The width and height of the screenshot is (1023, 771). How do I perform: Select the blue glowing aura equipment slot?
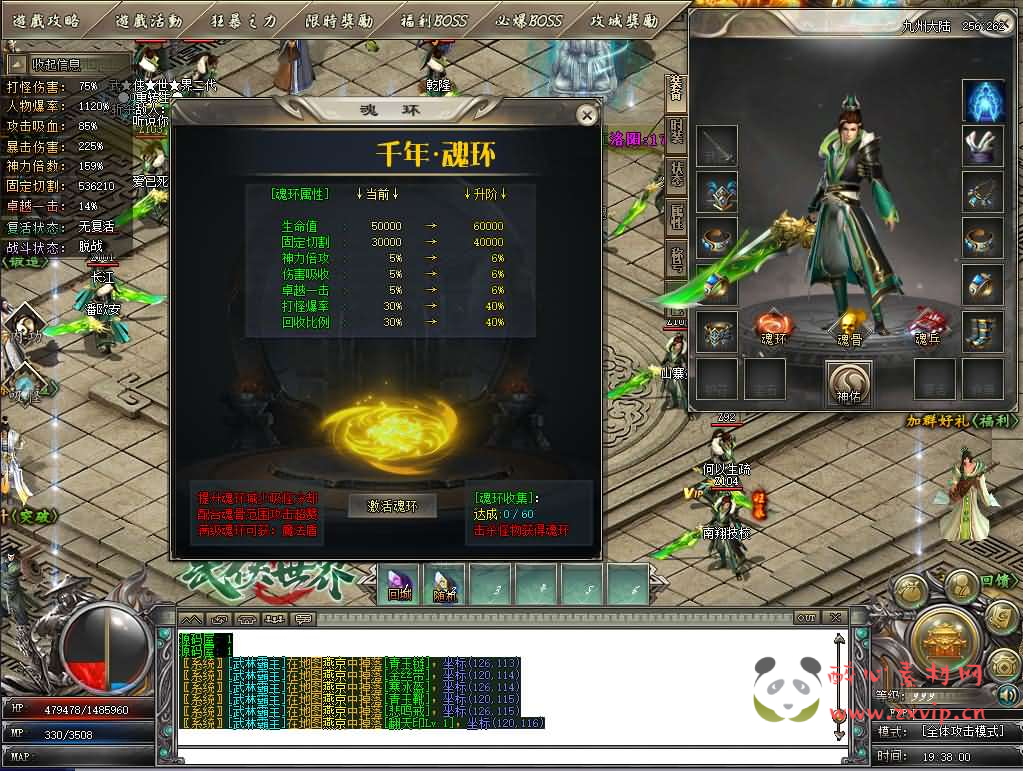(x=983, y=101)
